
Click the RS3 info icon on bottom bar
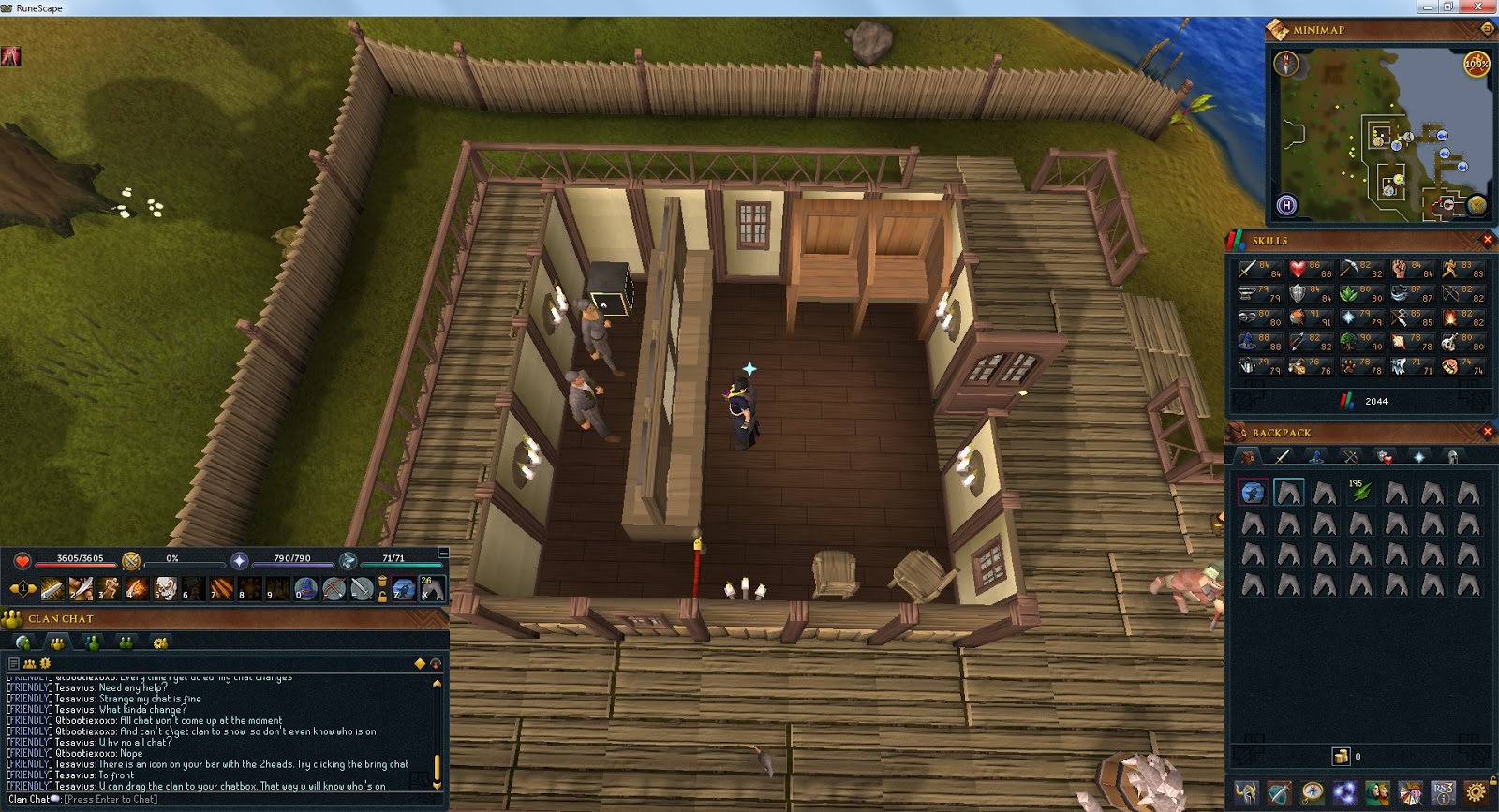tap(1445, 793)
